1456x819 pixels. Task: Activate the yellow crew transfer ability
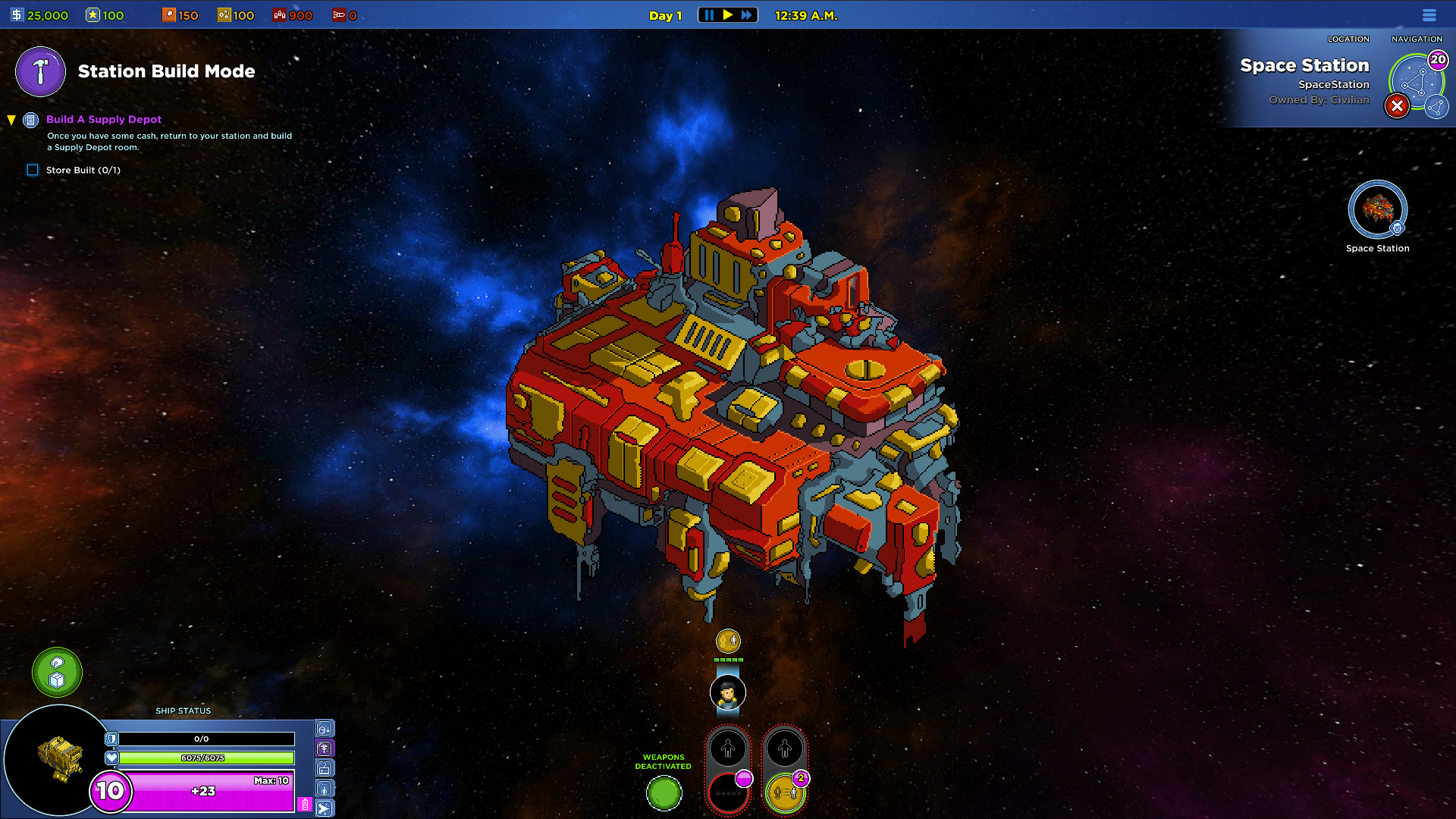pyautogui.click(x=785, y=793)
